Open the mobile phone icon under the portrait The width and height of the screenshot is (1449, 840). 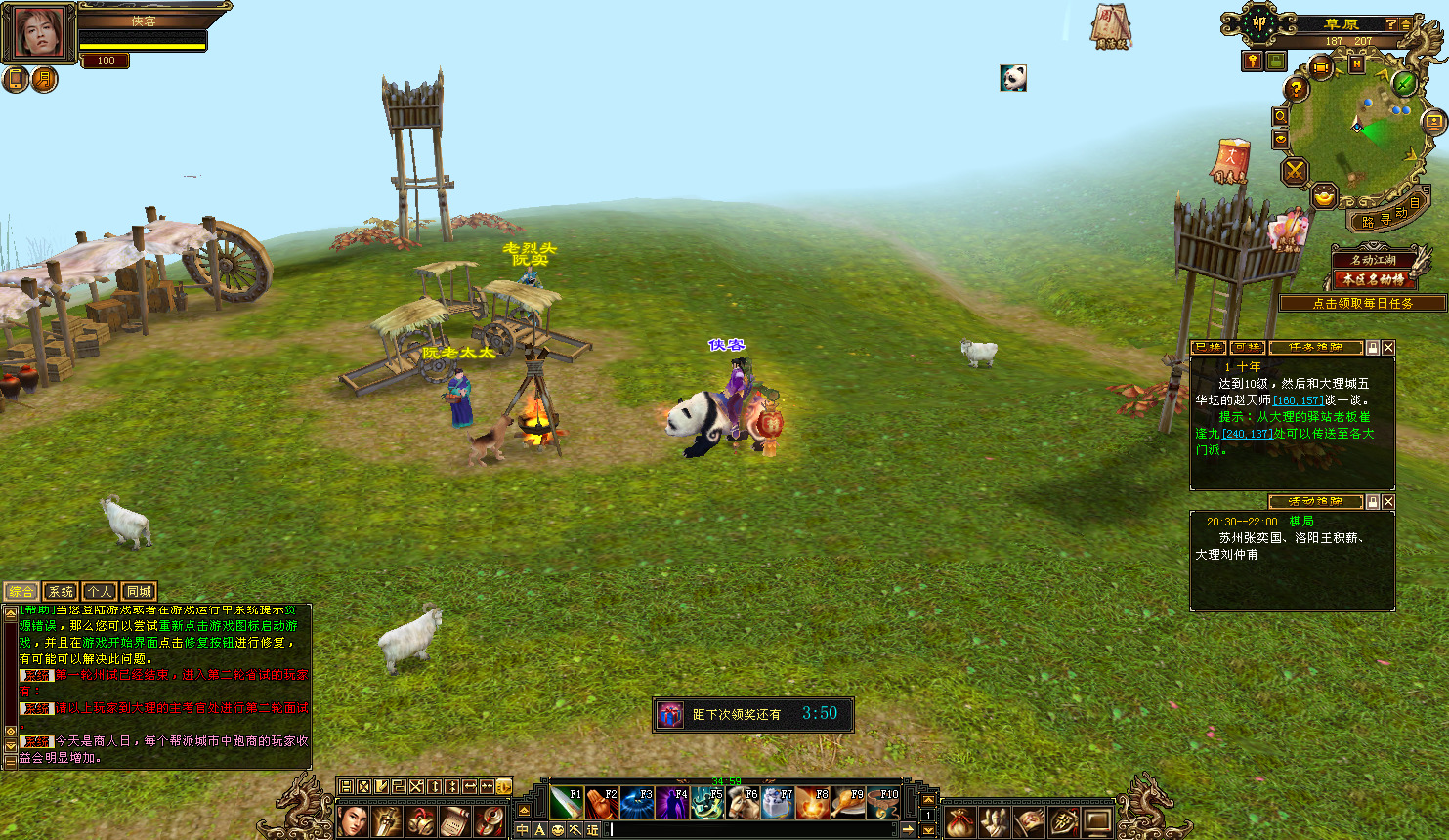tap(16, 79)
